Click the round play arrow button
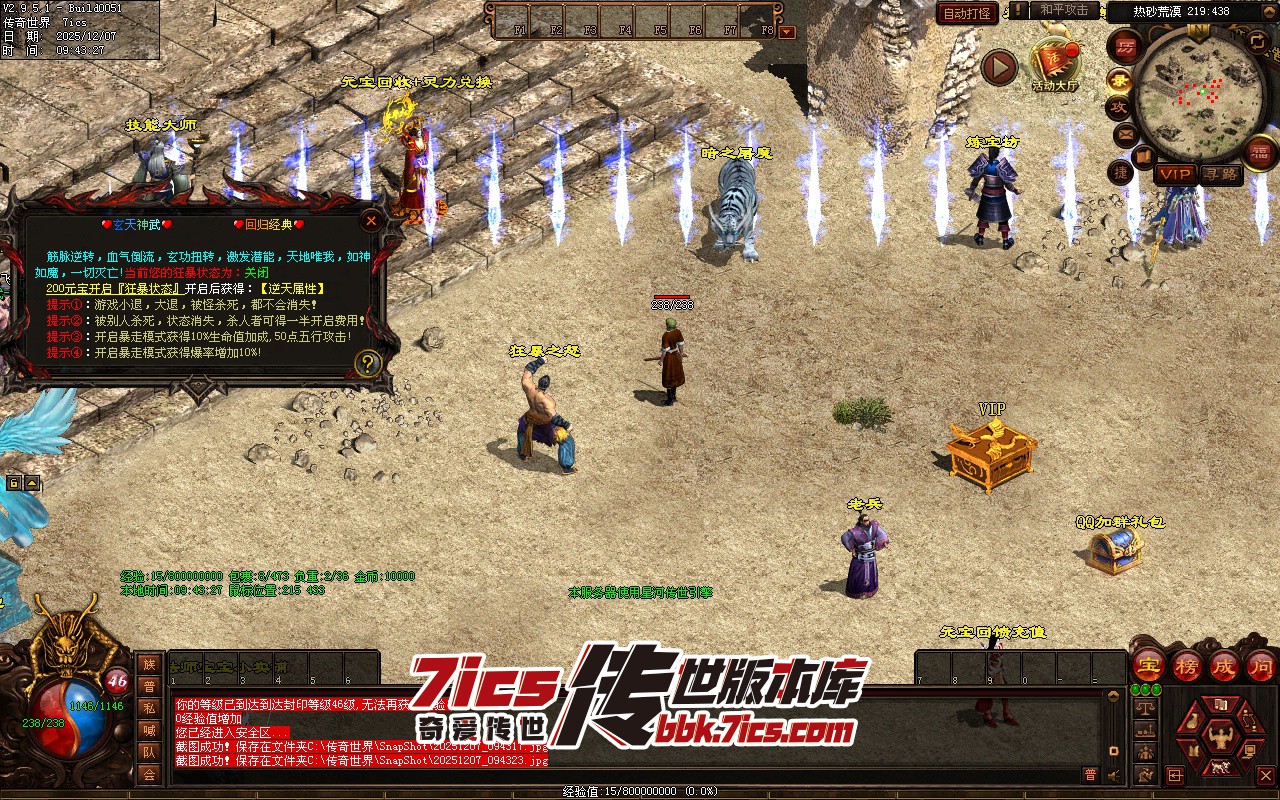 tap(998, 67)
